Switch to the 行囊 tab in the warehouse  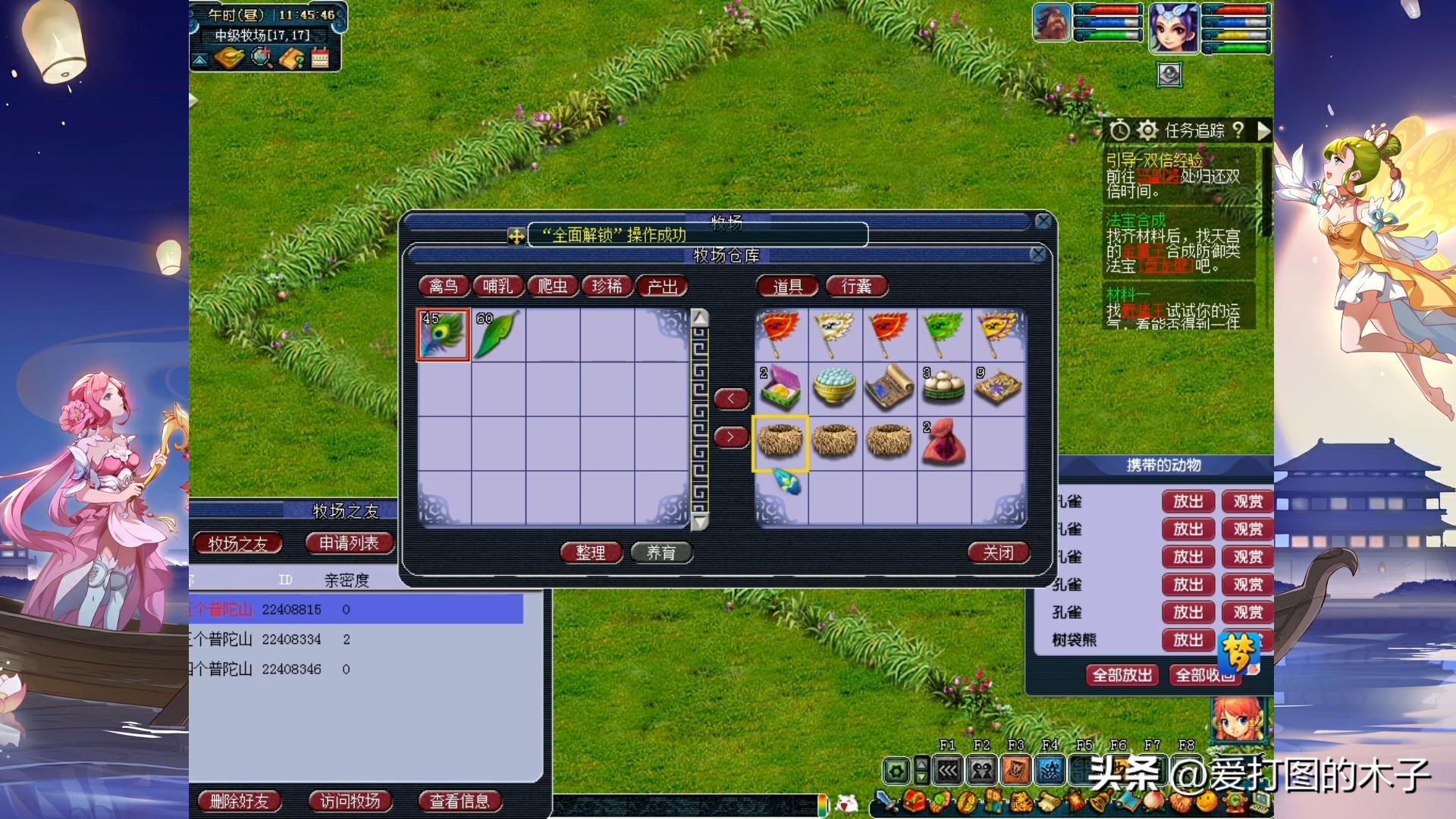coord(855,286)
